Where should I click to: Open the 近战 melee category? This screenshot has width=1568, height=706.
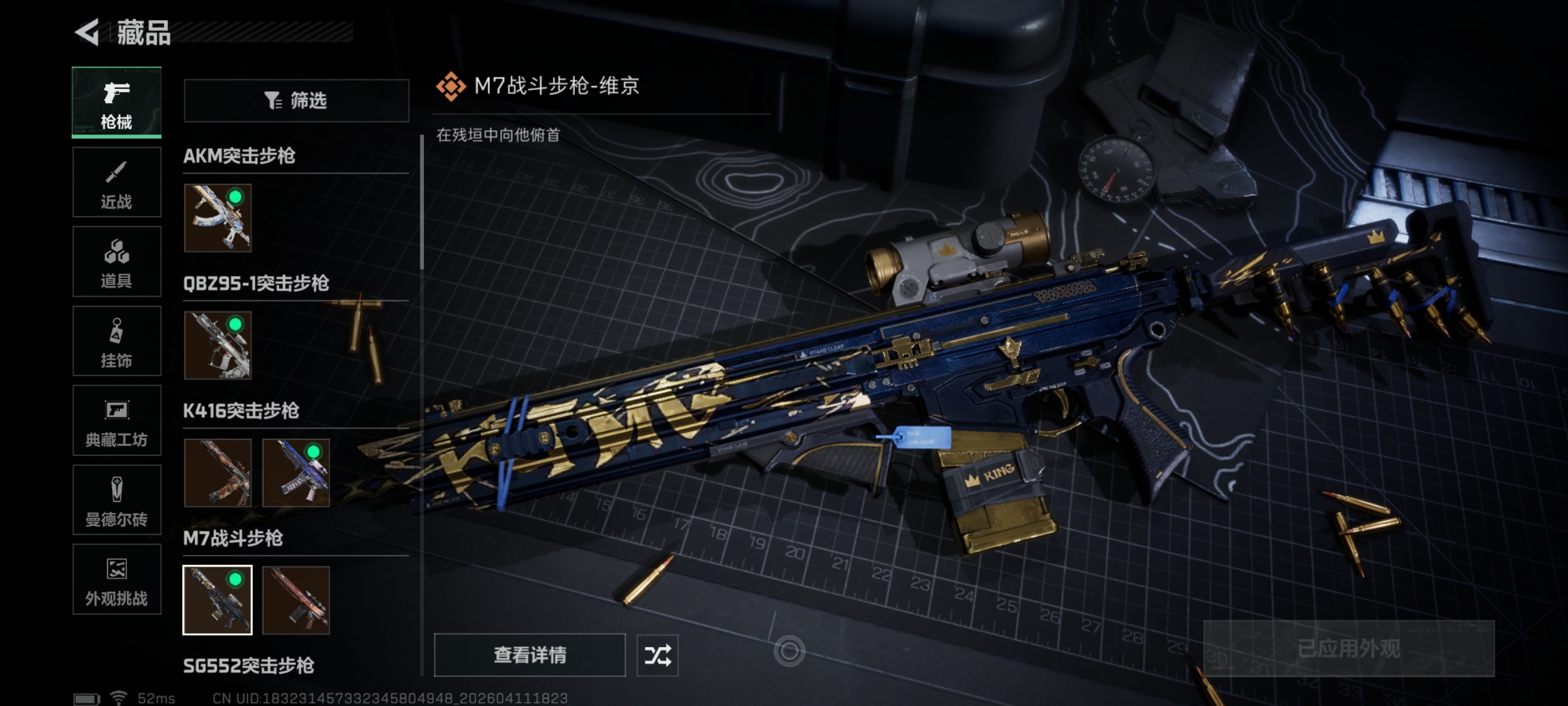point(116,182)
